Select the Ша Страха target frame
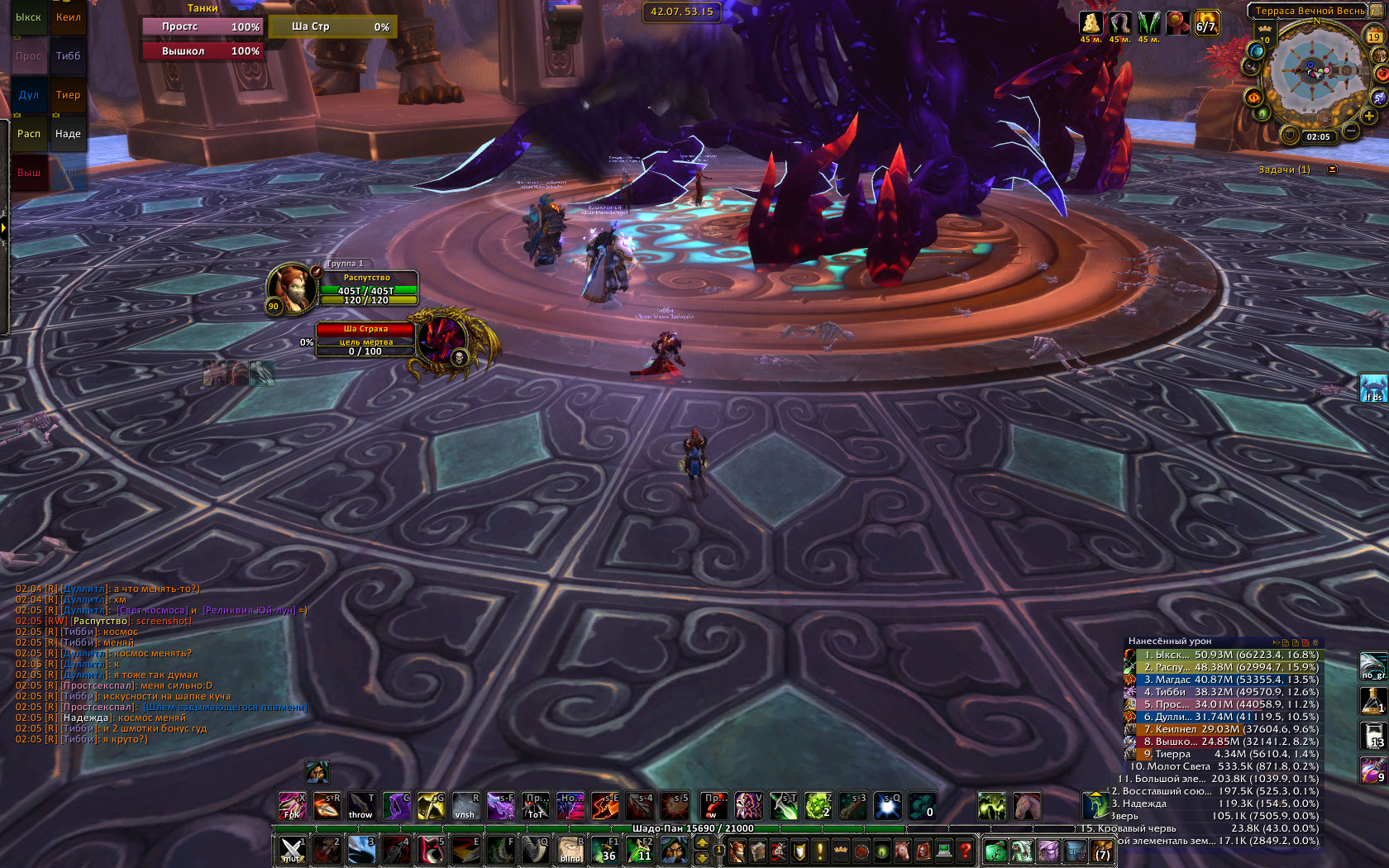 point(365,340)
